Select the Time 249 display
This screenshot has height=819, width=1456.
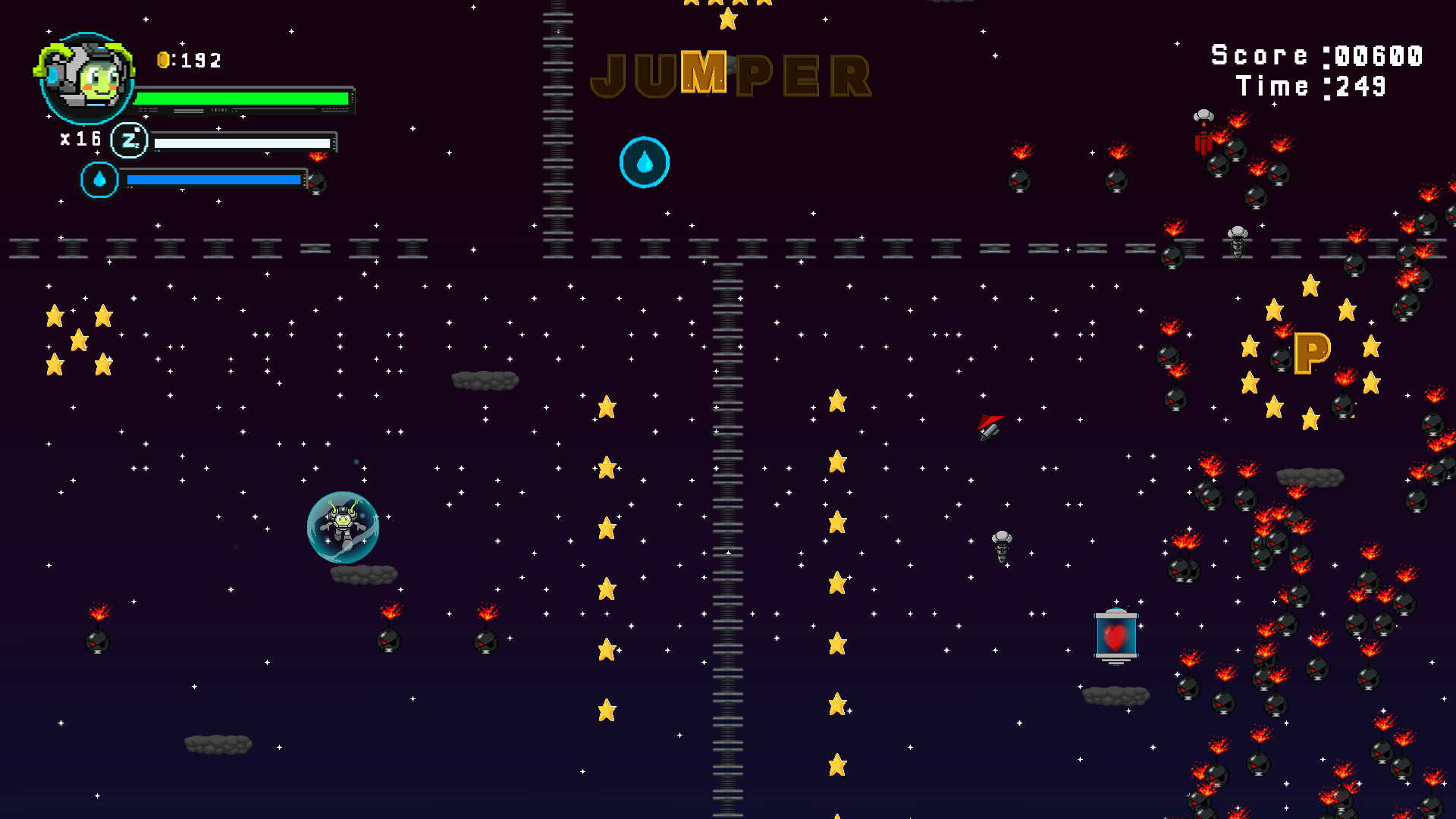tap(1312, 86)
